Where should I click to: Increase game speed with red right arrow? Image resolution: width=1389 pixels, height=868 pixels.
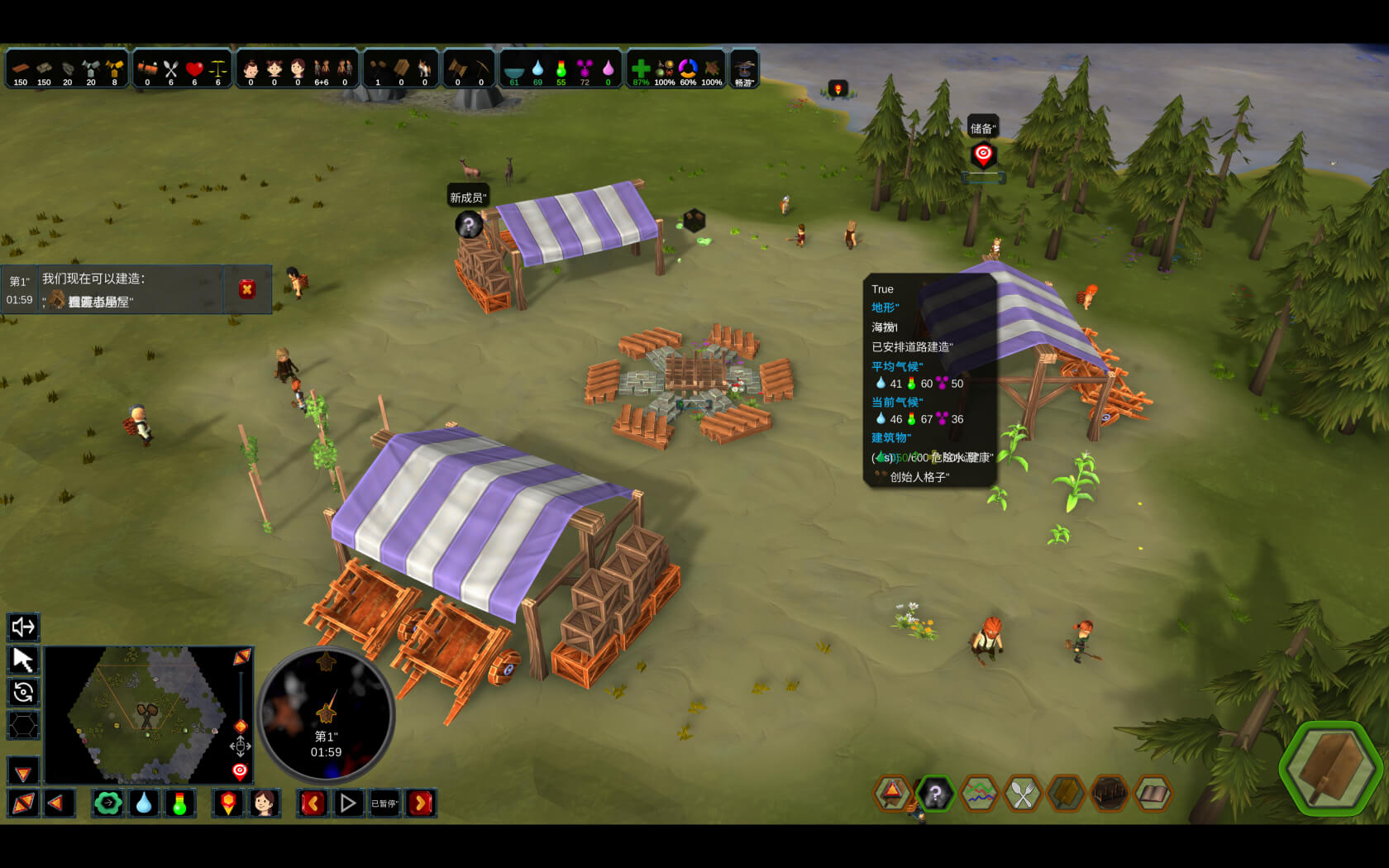point(421,803)
